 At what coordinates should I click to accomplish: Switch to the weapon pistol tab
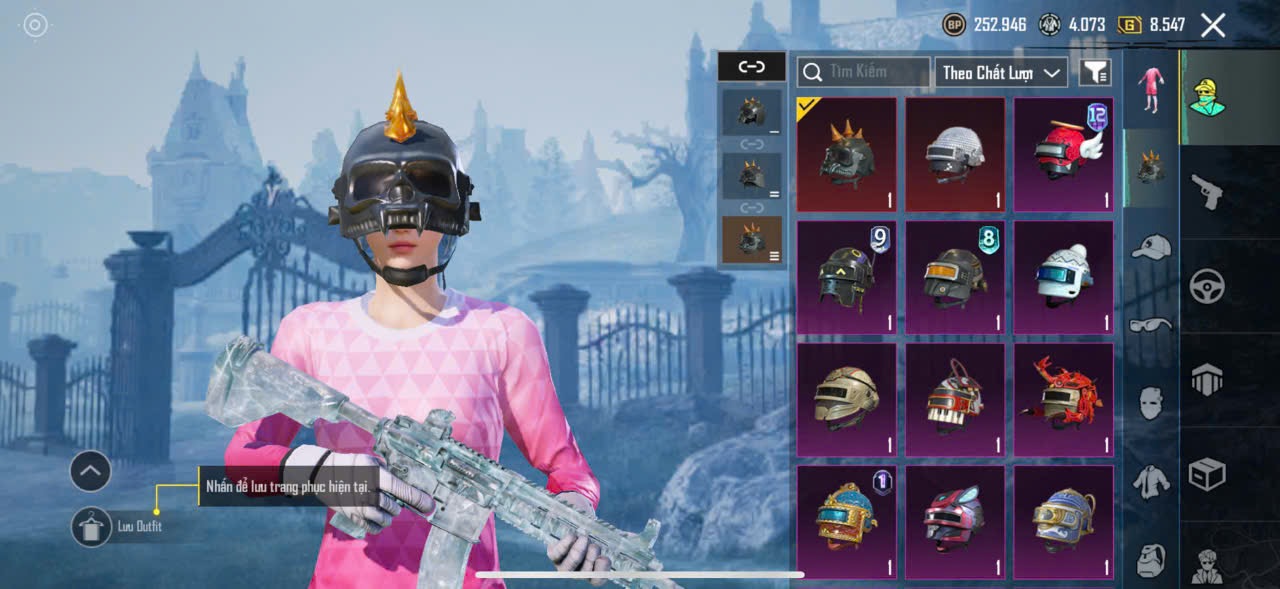(1208, 190)
